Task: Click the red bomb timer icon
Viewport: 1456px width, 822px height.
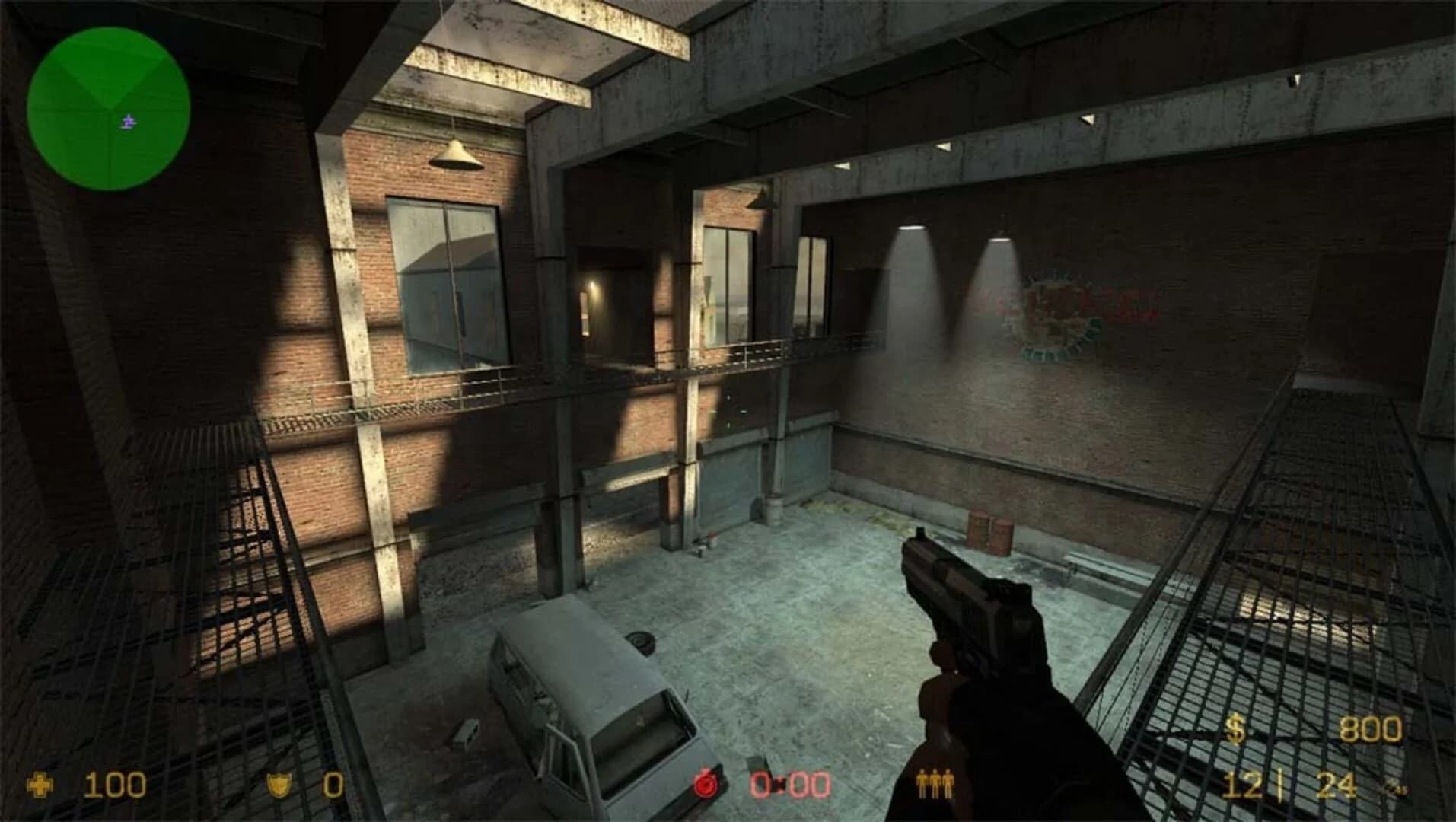Action: [704, 783]
